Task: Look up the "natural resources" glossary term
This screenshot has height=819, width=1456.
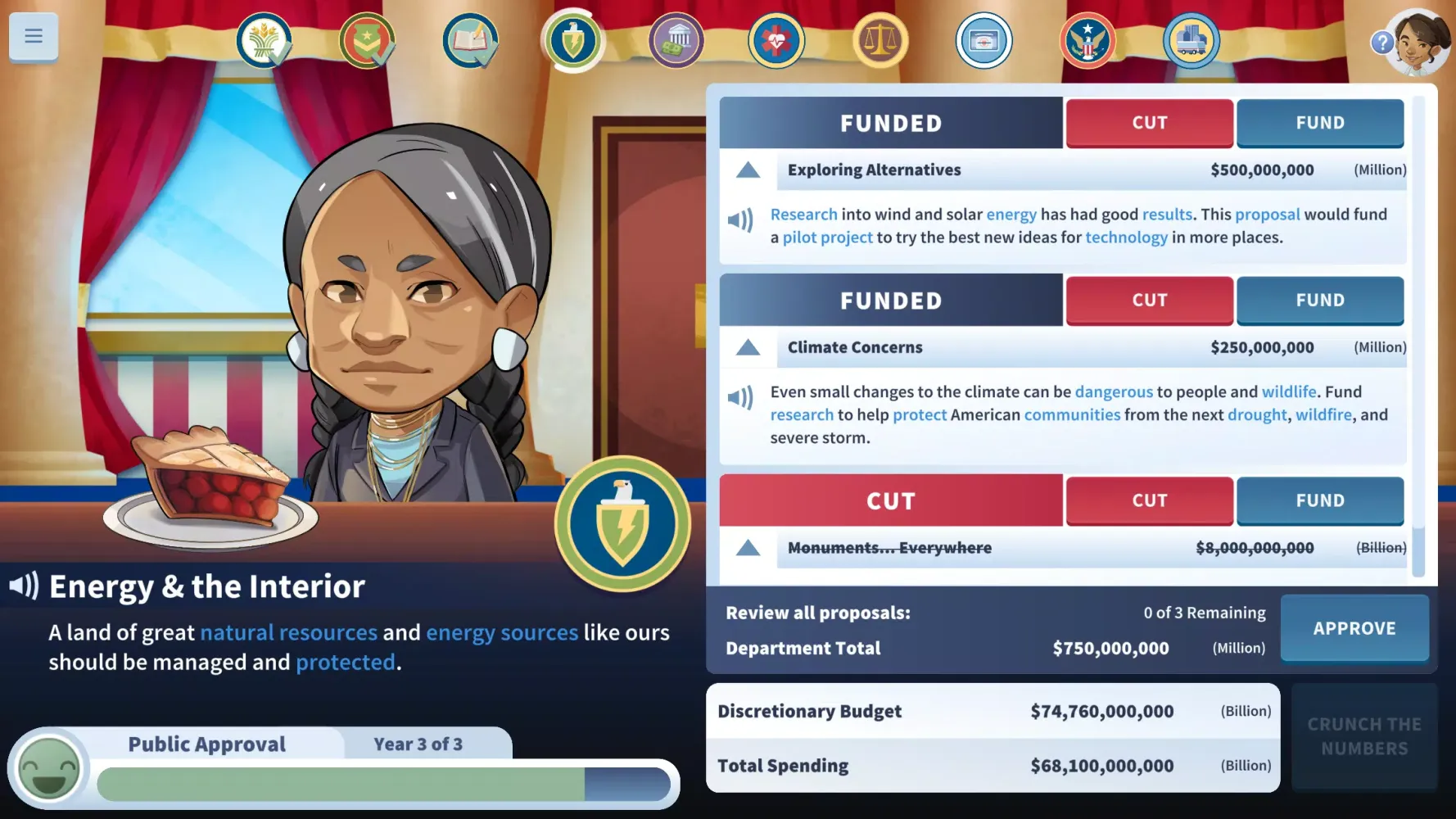Action: (x=288, y=633)
